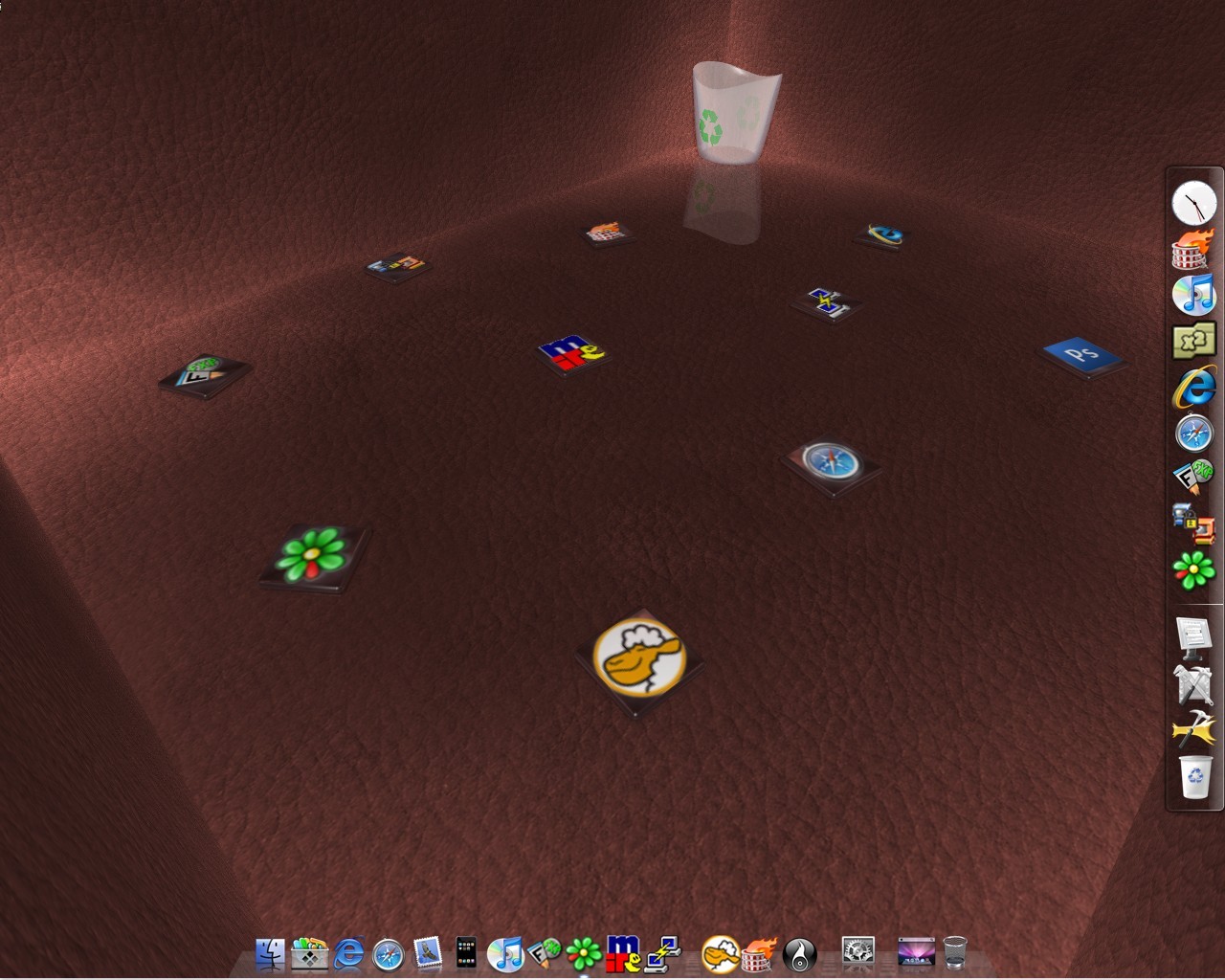Screen dimensions: 1225x980
Task: Select the analog clock icon
Action: pyautogui.click(x=1193, y=203)
